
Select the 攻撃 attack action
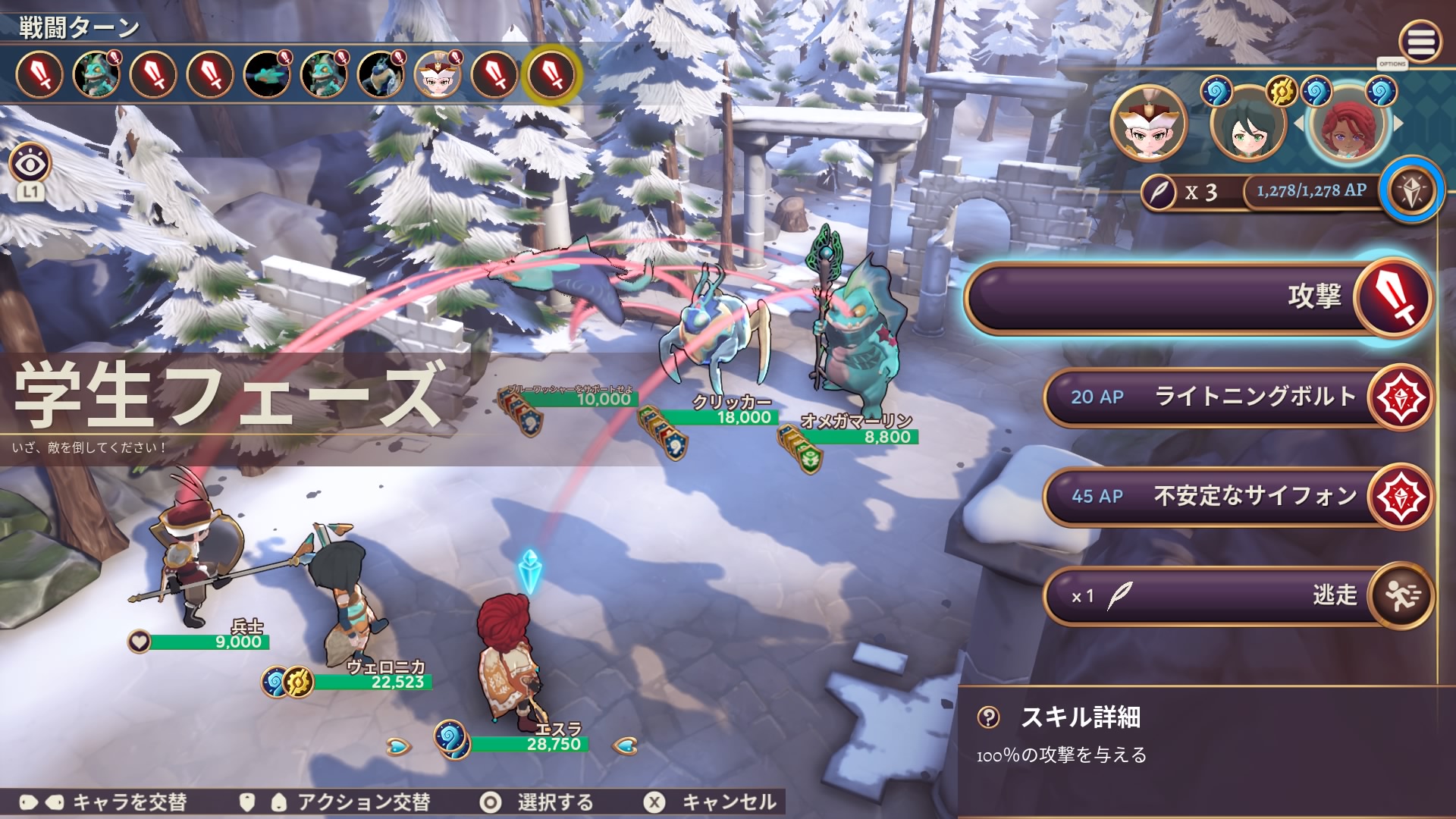click(1198, 297)
